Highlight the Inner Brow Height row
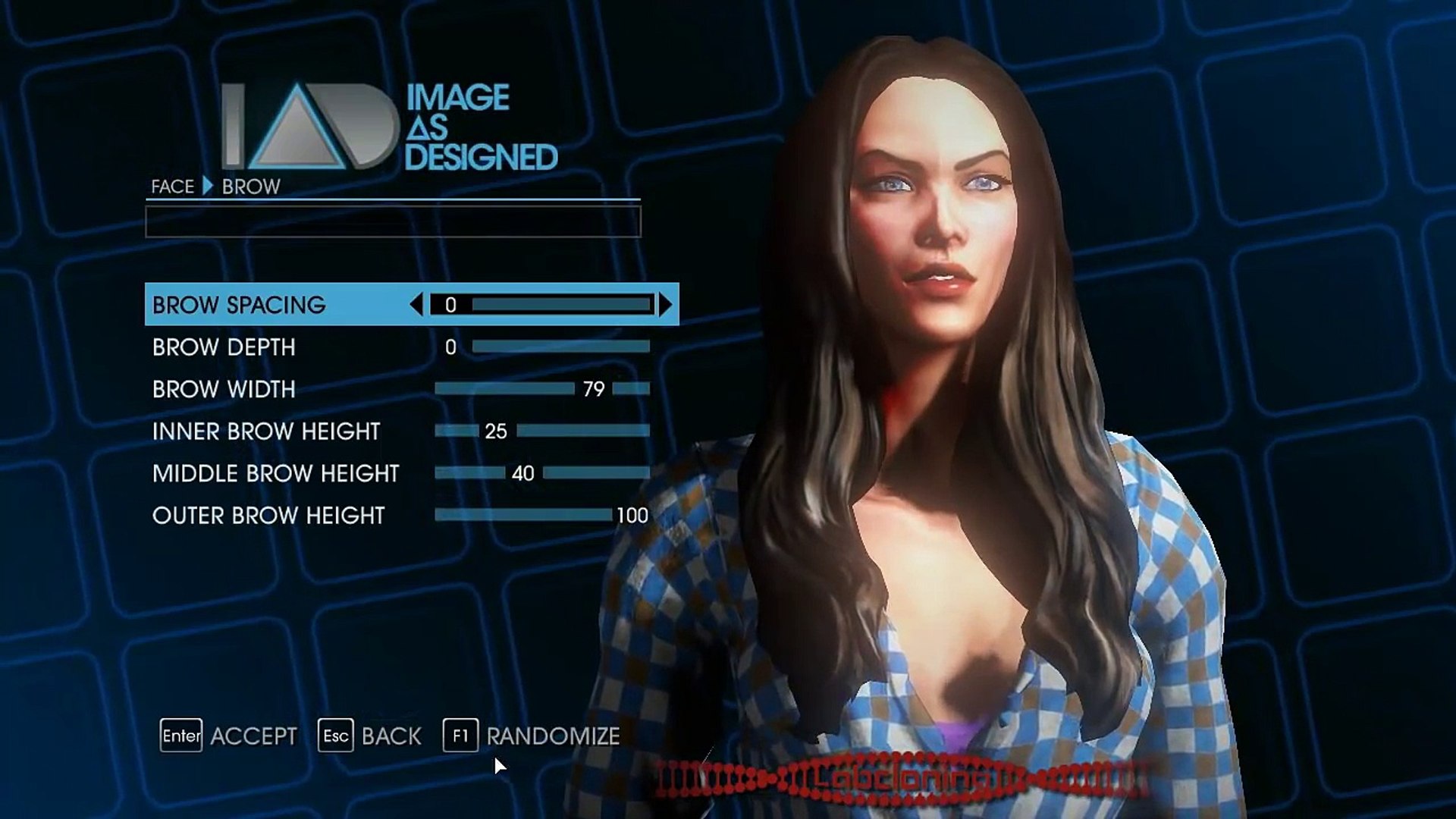This screenshot has height=819, width=1456. [265, 431]
